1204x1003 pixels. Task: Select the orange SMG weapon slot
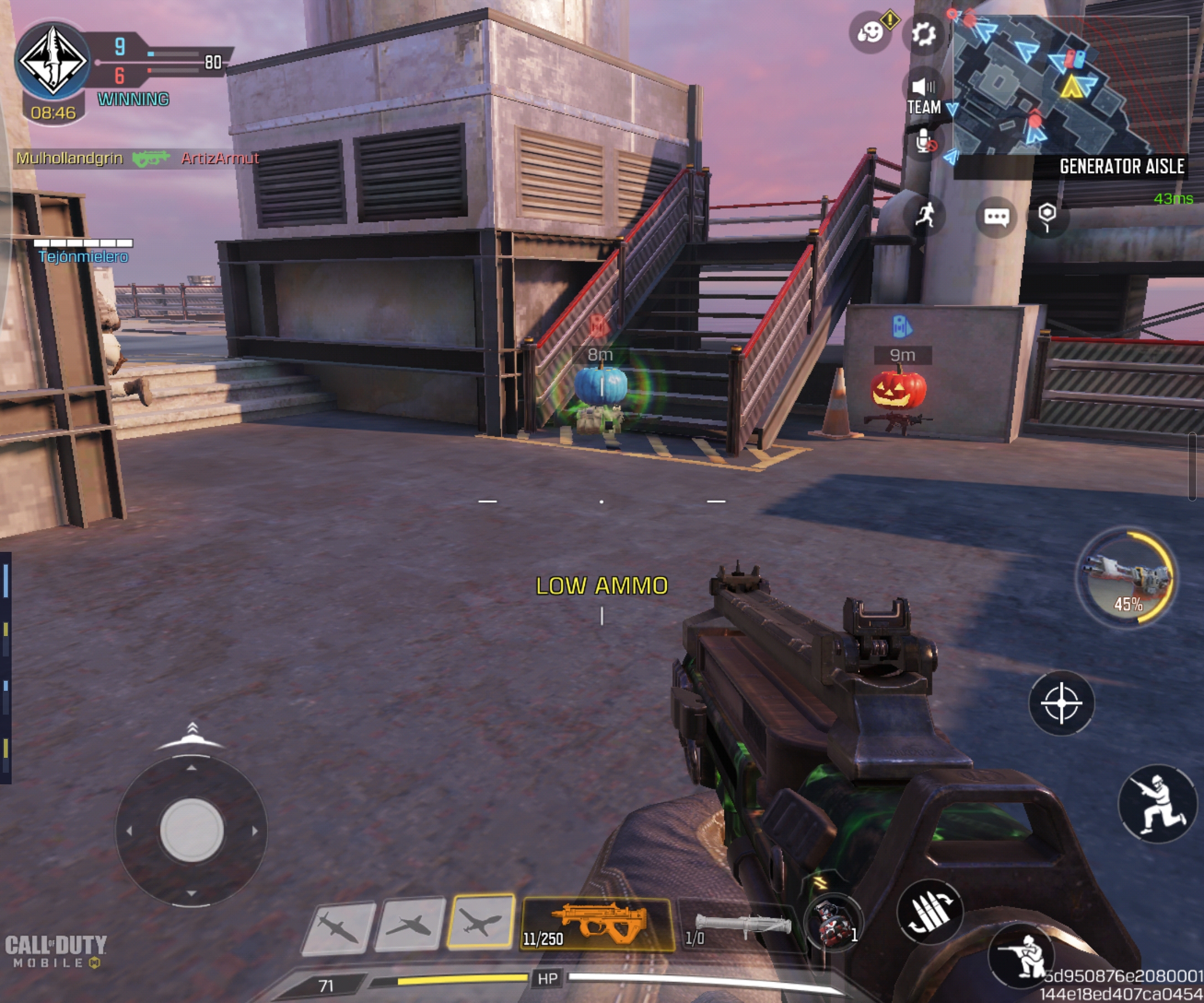(596, 924)
